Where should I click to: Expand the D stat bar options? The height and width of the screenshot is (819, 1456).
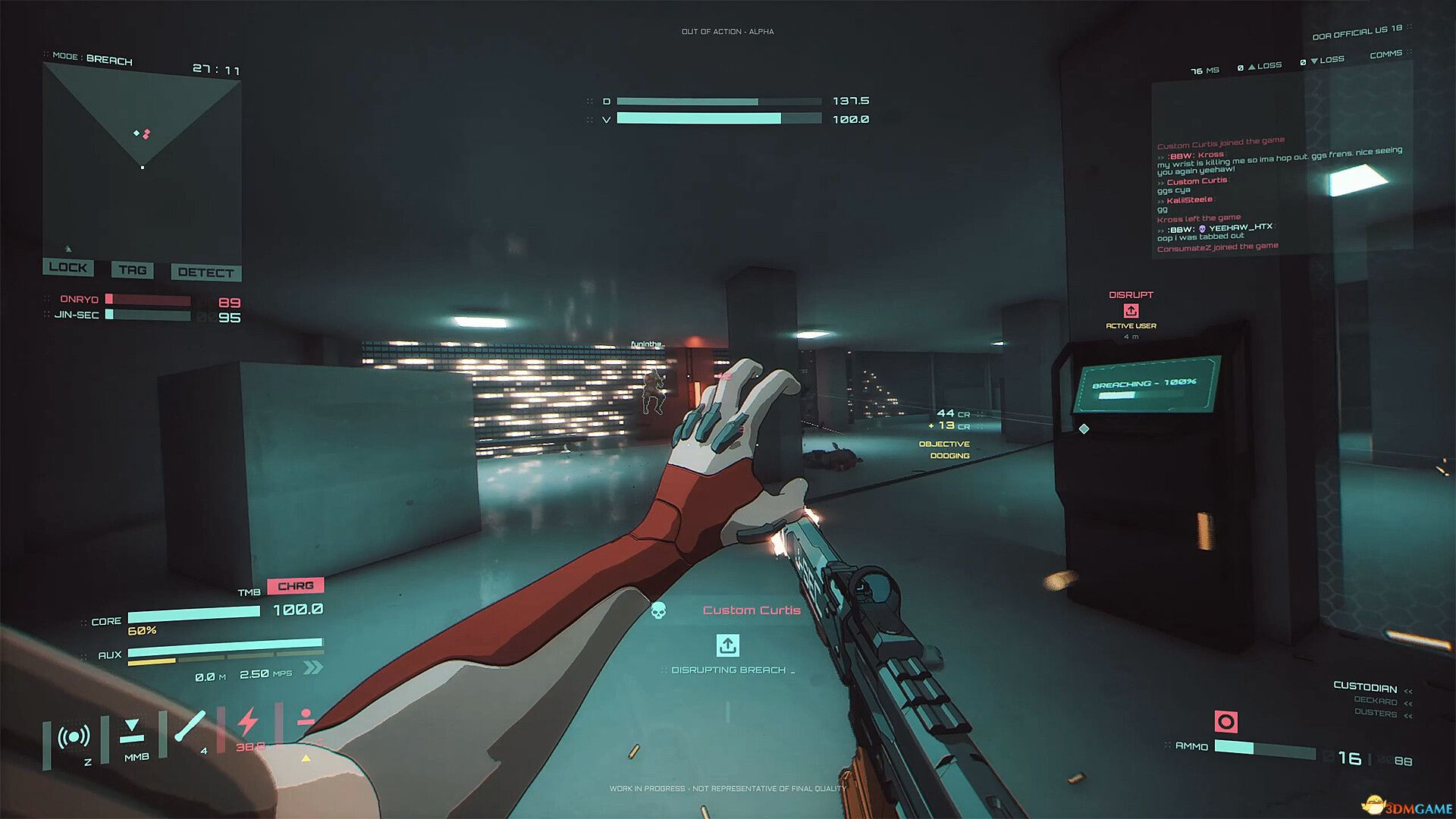tap(591, 100)
